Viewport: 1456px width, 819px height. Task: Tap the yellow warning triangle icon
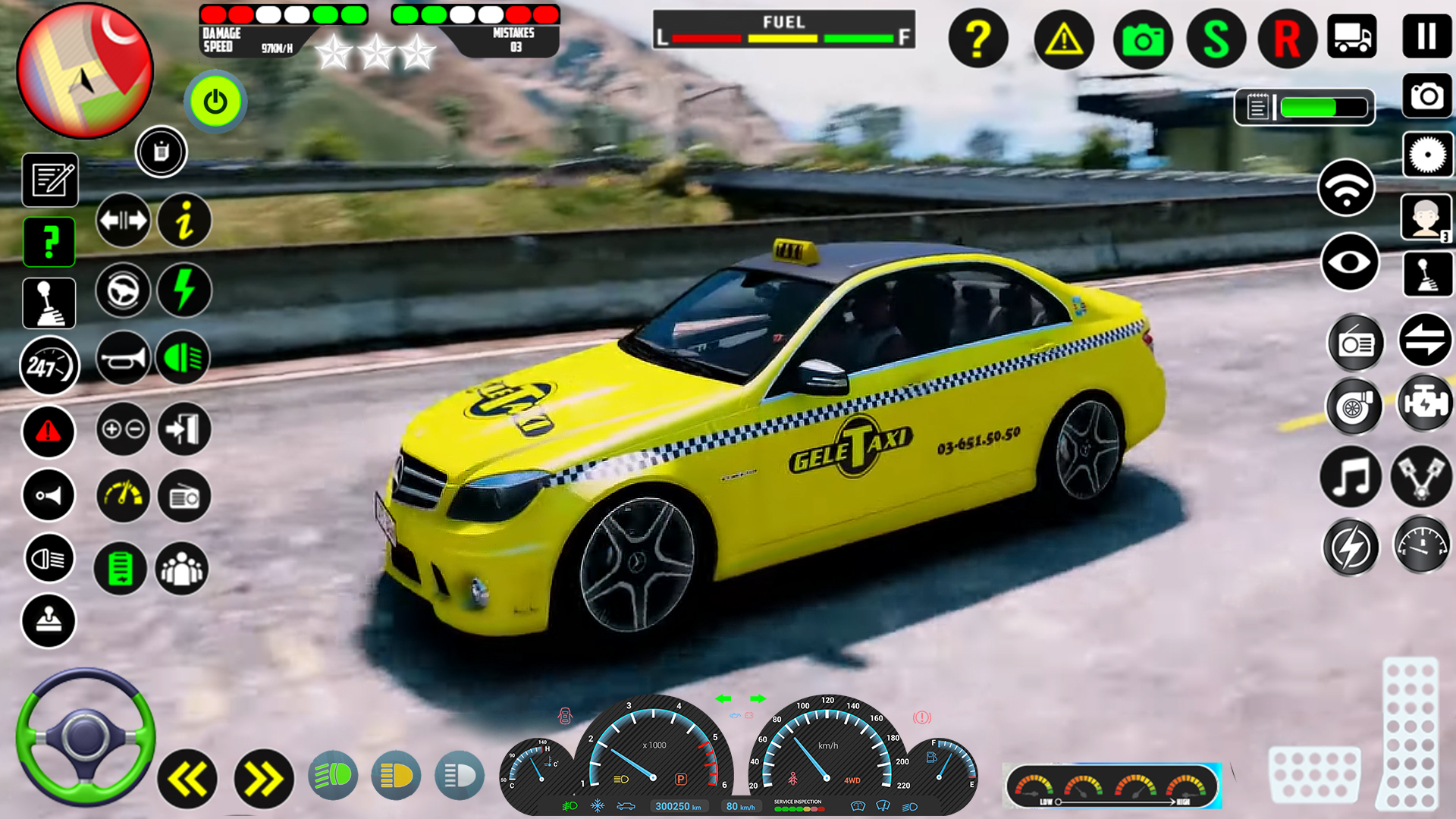1061,38
